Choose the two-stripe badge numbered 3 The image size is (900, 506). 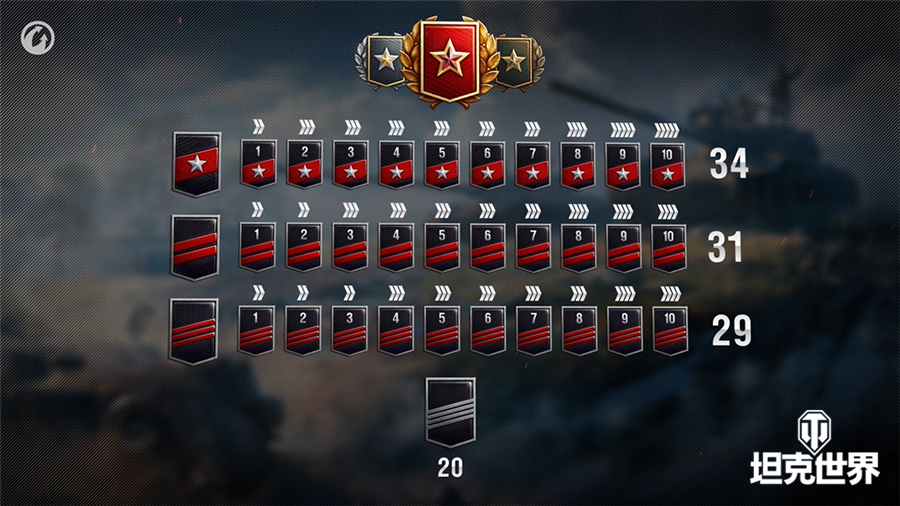[349, 247]
